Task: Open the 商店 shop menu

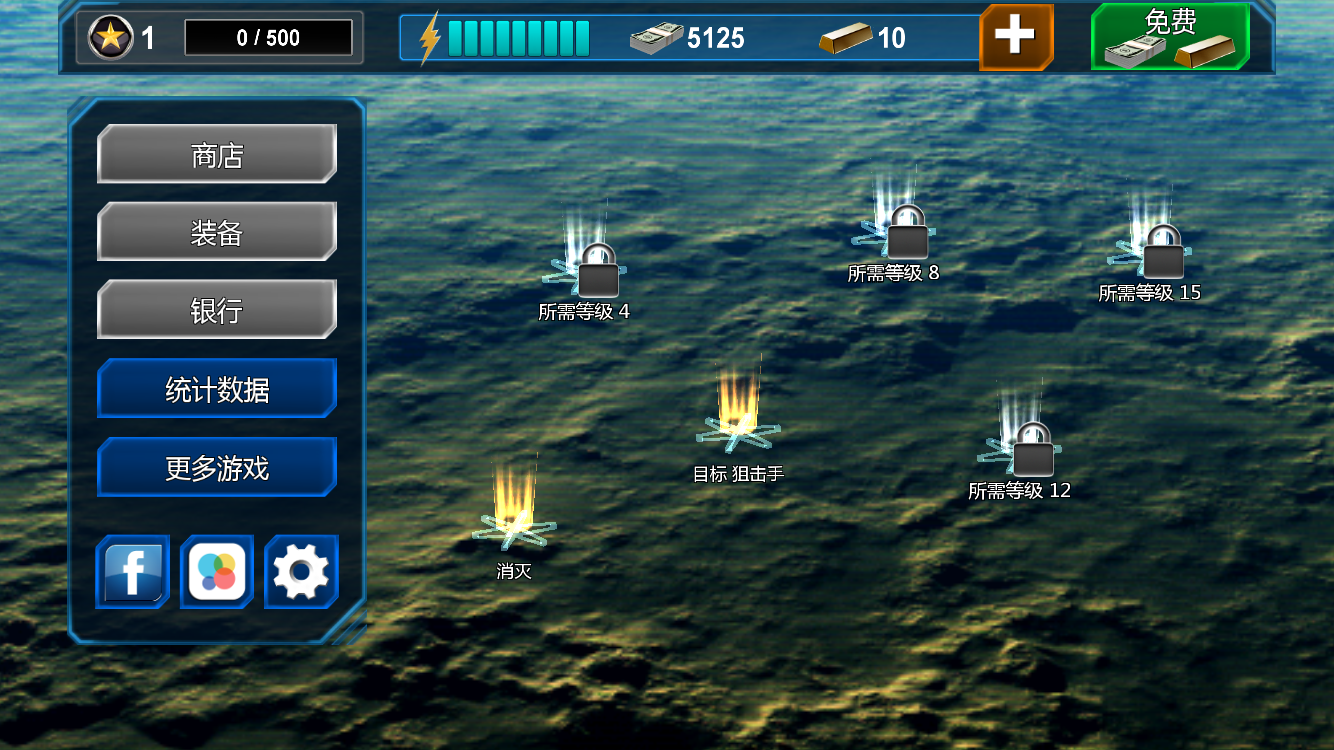Action: (x=216, y=155)
